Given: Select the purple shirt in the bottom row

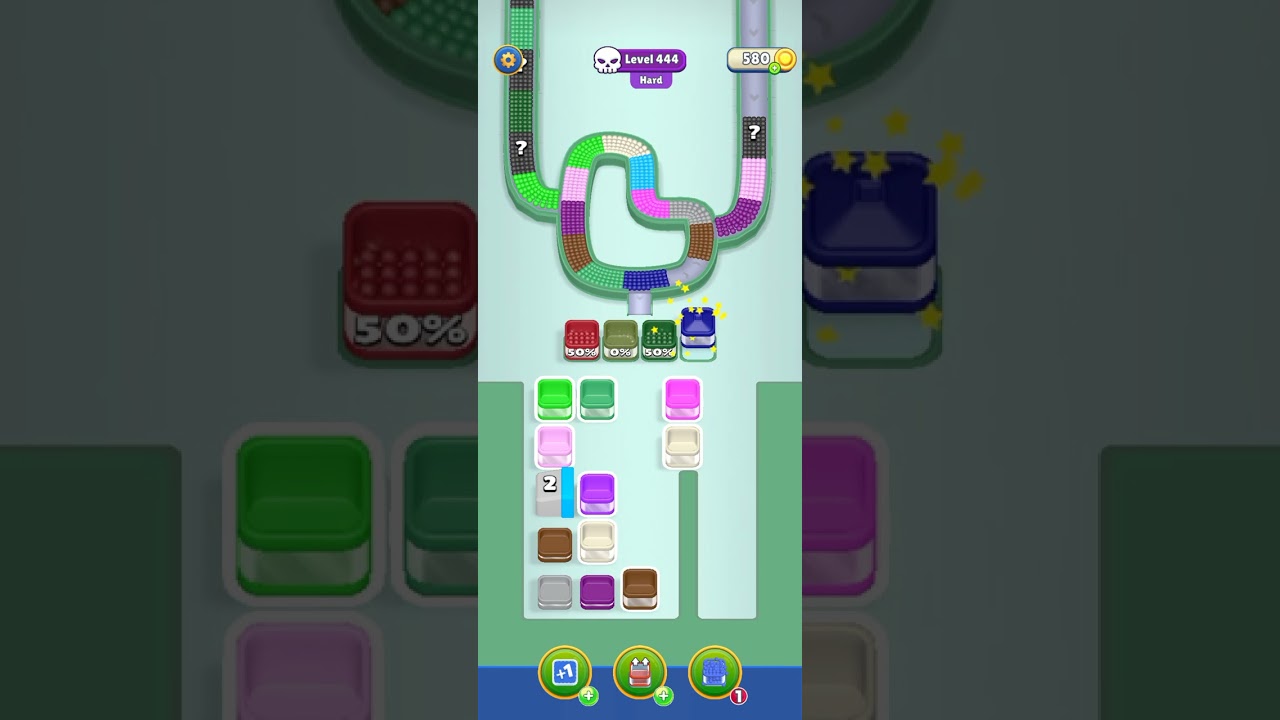Looking at the screenshot, I should click(x=597, y=590).
